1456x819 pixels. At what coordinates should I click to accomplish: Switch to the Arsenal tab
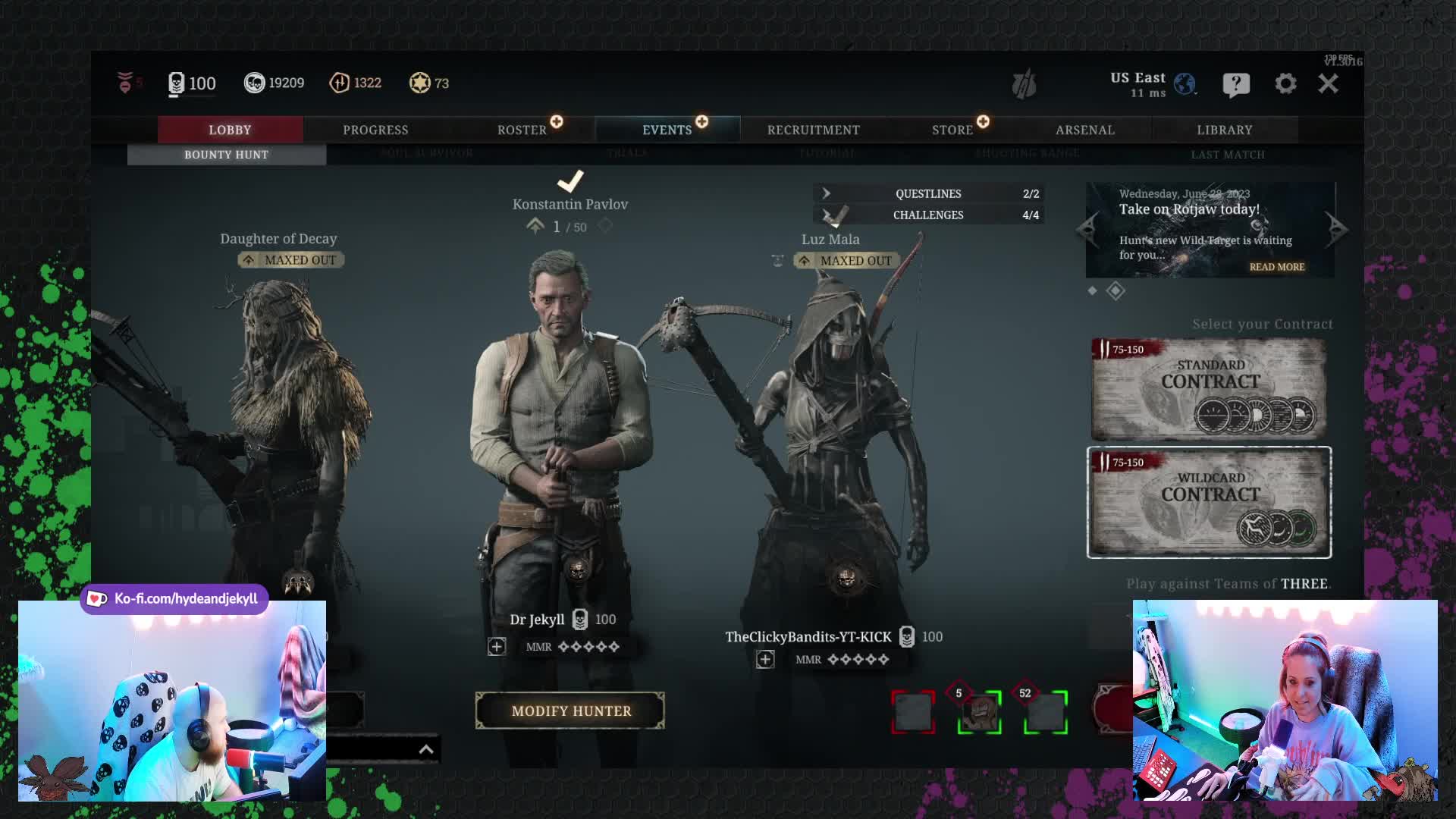(1085, 130)
